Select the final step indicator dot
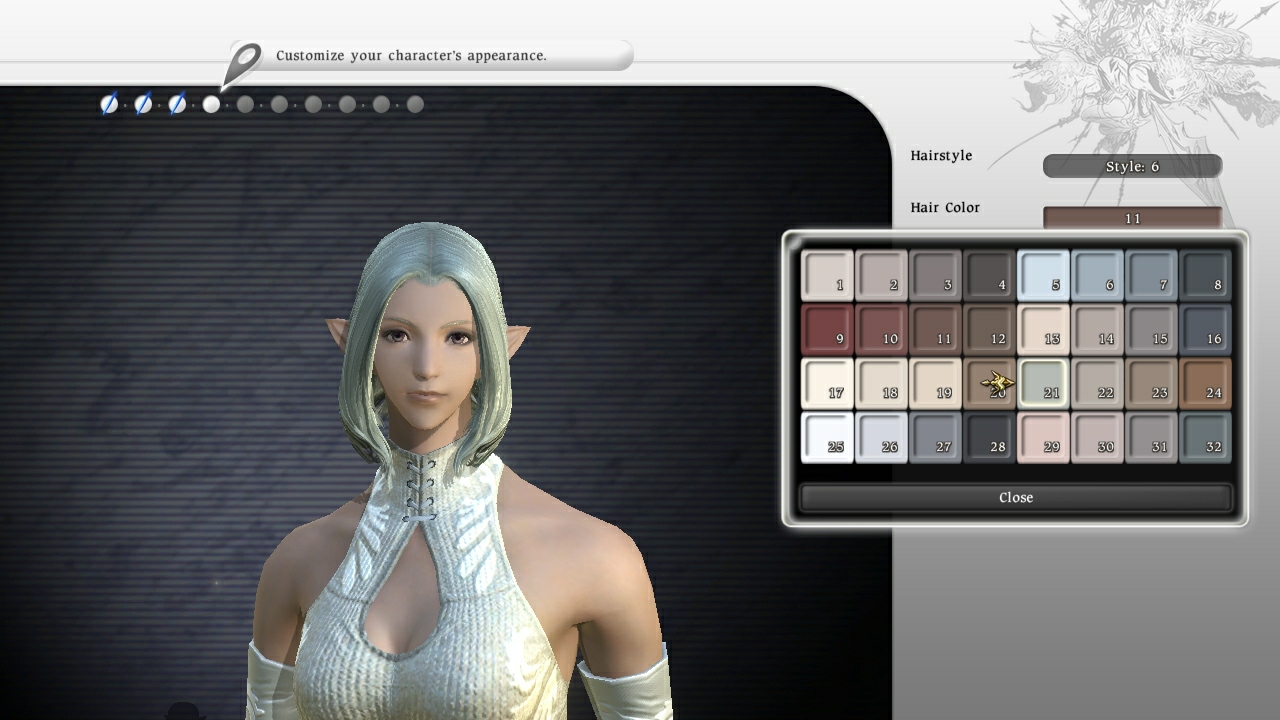 (413, 104)
